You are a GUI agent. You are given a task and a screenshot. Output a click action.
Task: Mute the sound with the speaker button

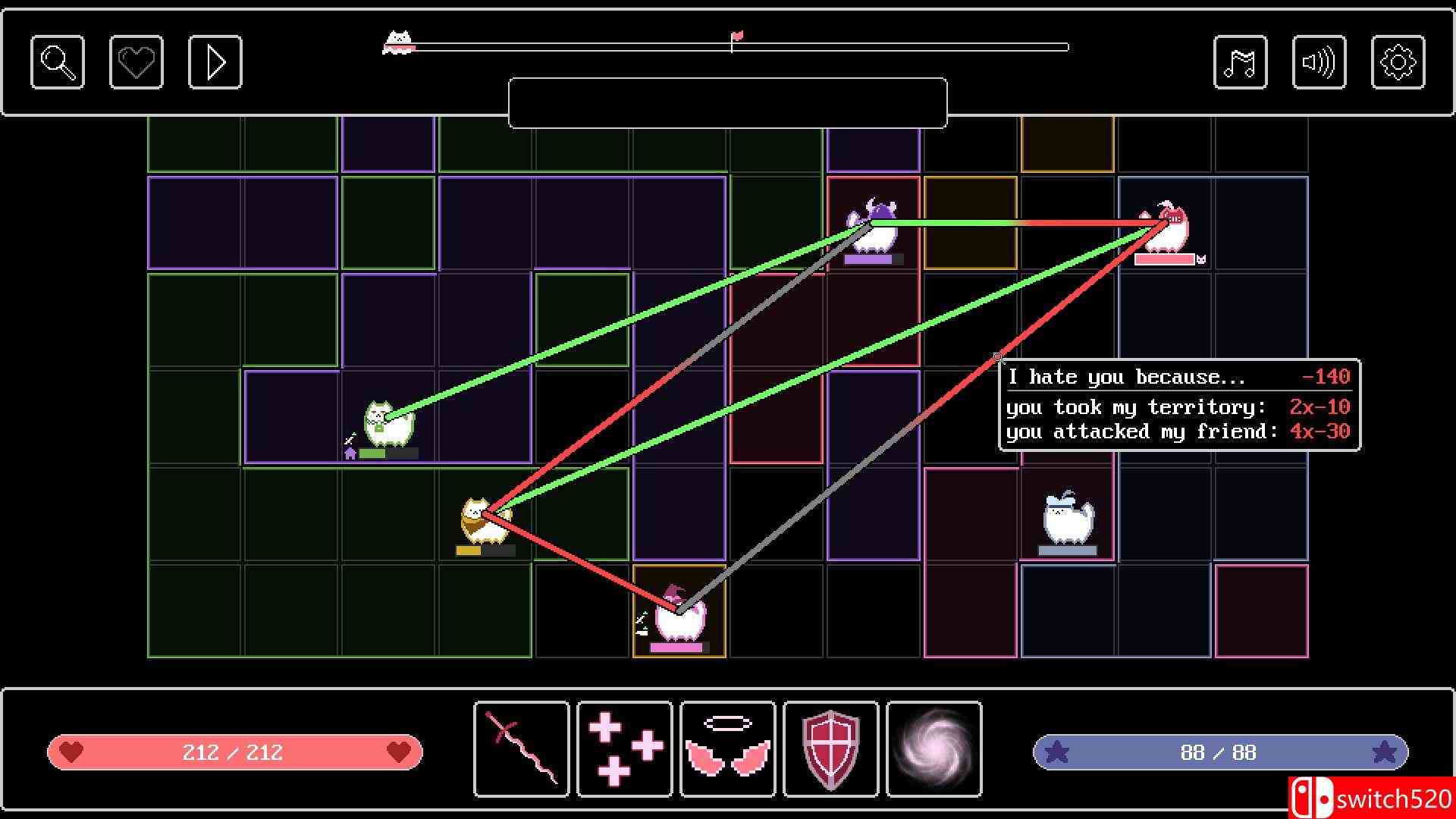(1319, 61)
